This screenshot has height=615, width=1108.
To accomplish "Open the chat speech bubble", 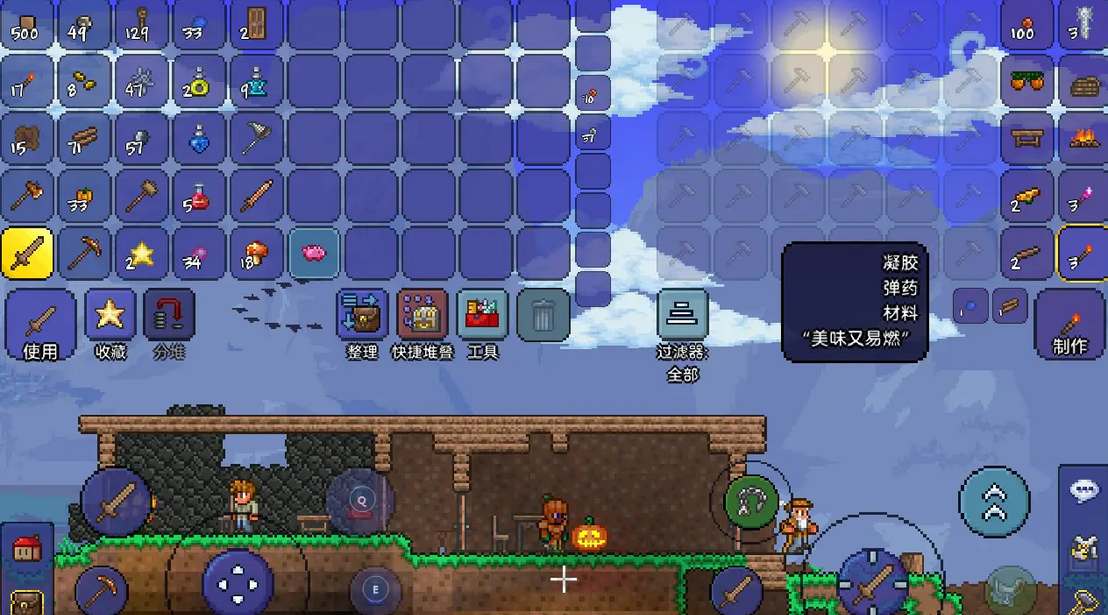I will click(x=1084, y=492).
